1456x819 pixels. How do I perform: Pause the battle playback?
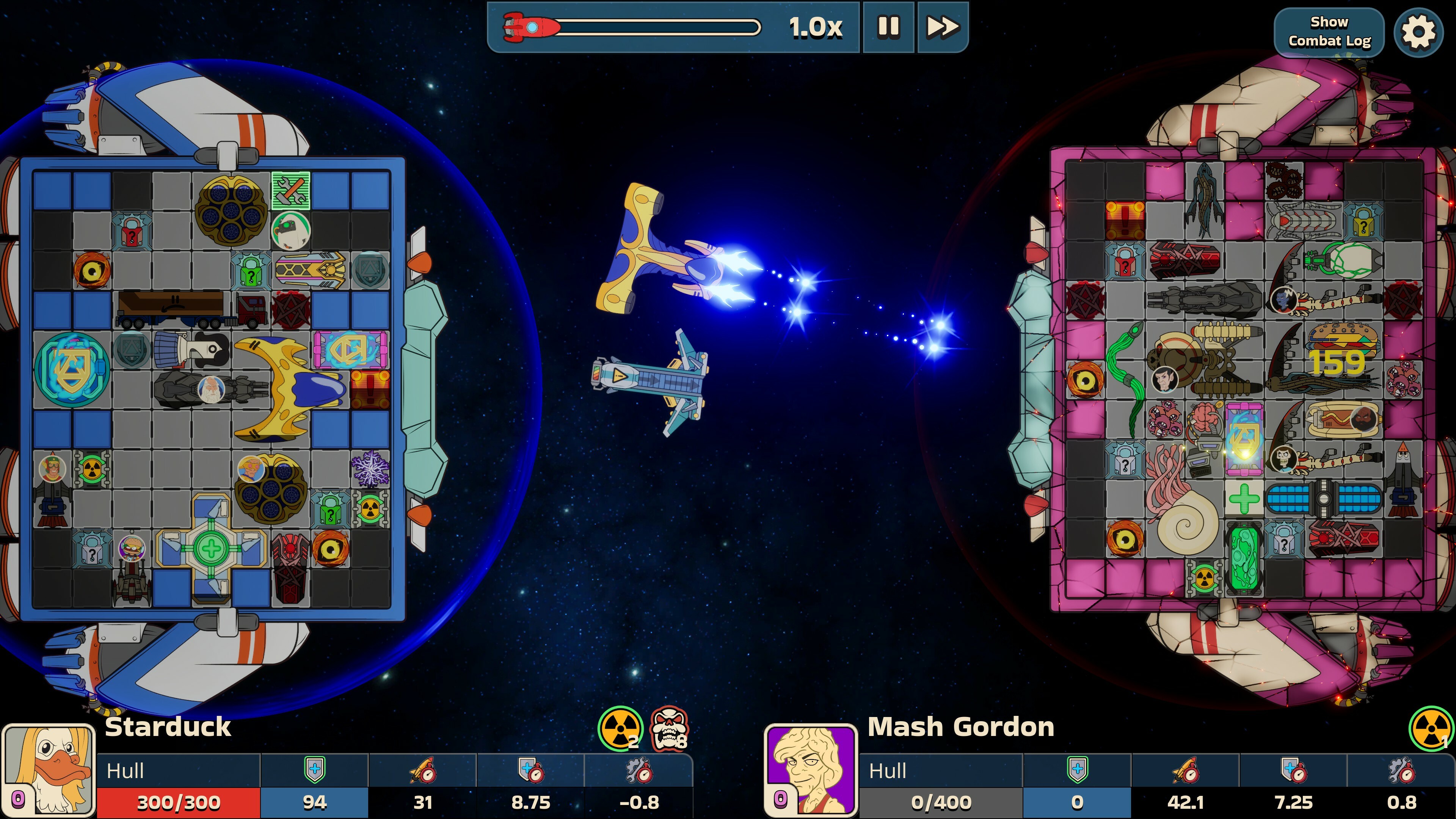coord(887,27)
